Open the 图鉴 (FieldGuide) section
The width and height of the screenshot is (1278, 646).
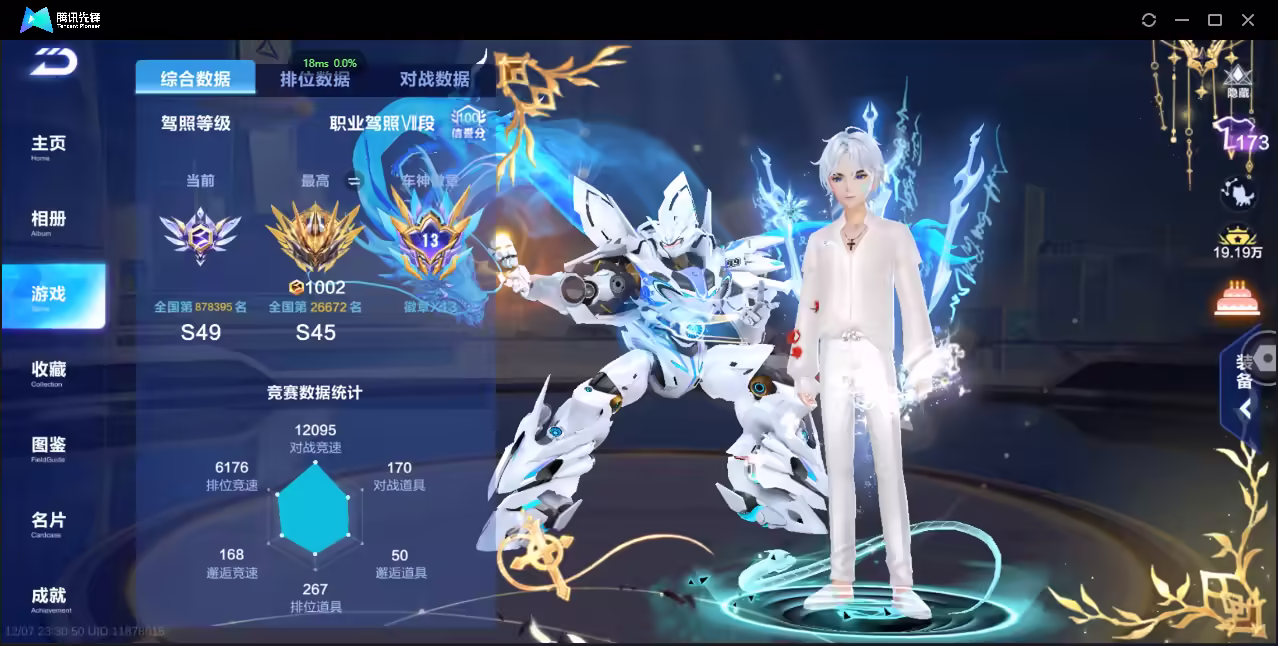[x=48, y=447]
